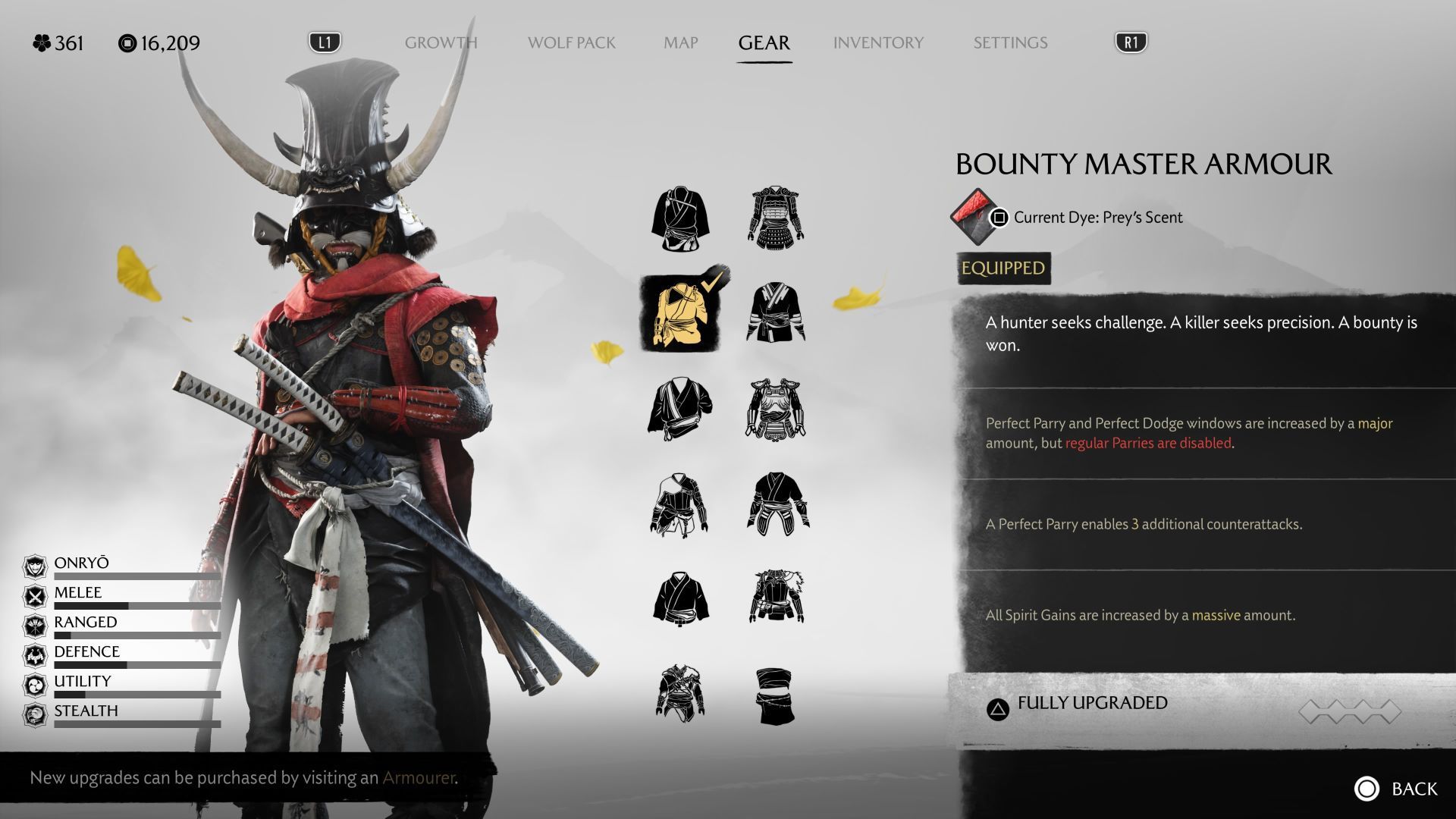Pick the armour icon with the fur shoulder
The width and height of the screenshot is (1456, 819).
776,597
